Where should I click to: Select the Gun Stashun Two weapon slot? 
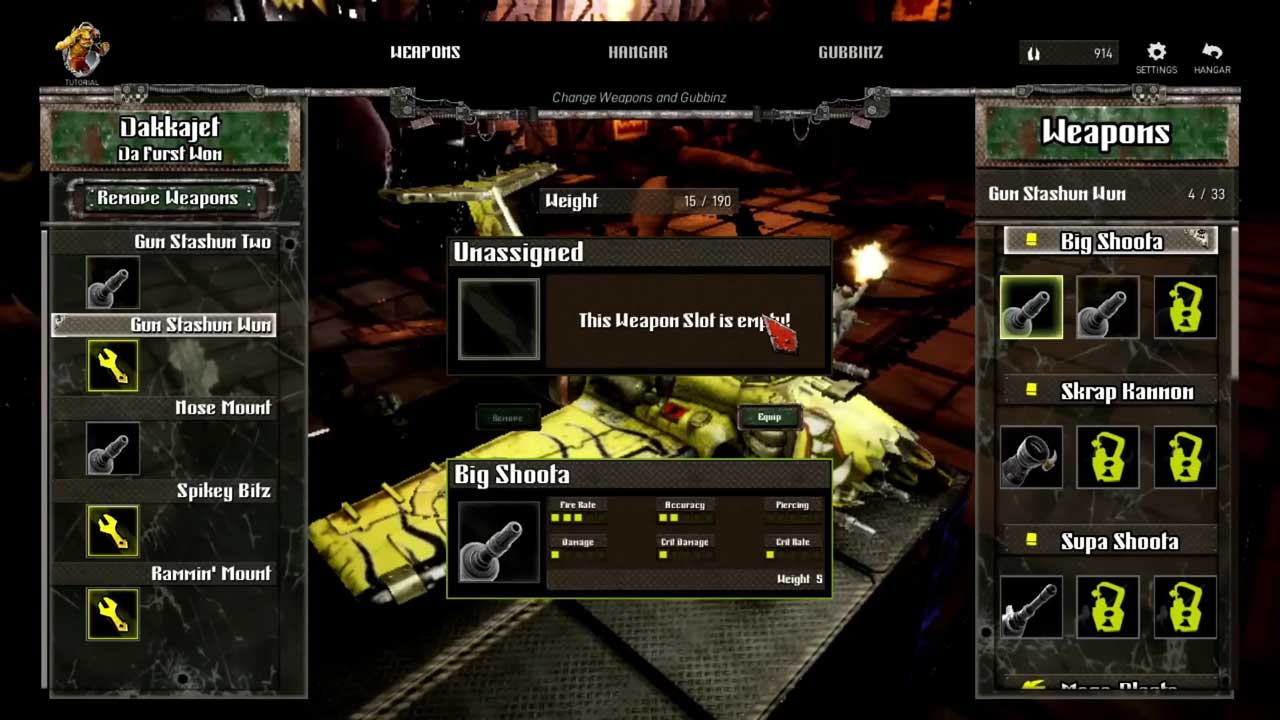click(x=112, y=283)
